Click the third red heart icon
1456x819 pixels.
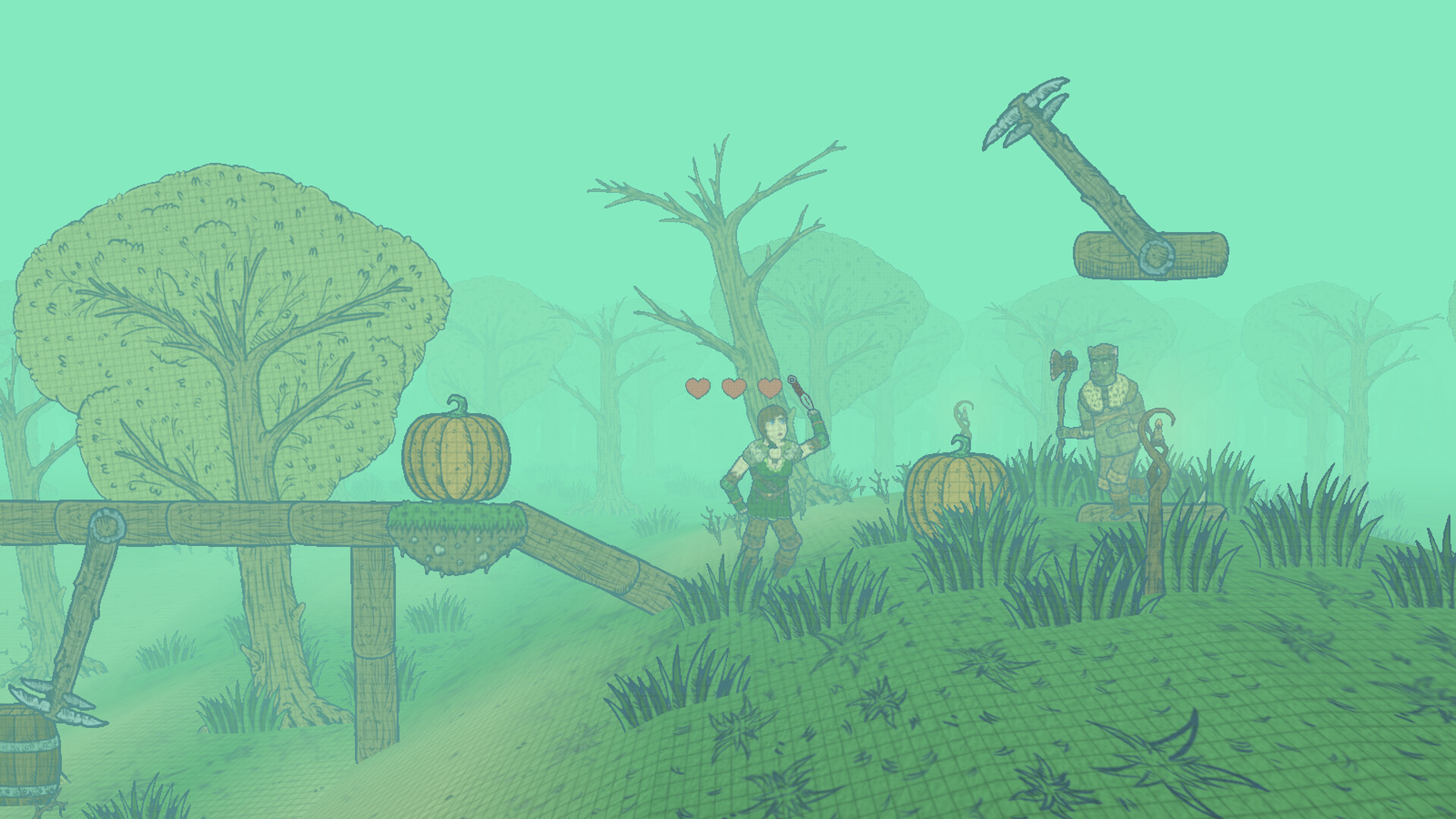point(770,387)
